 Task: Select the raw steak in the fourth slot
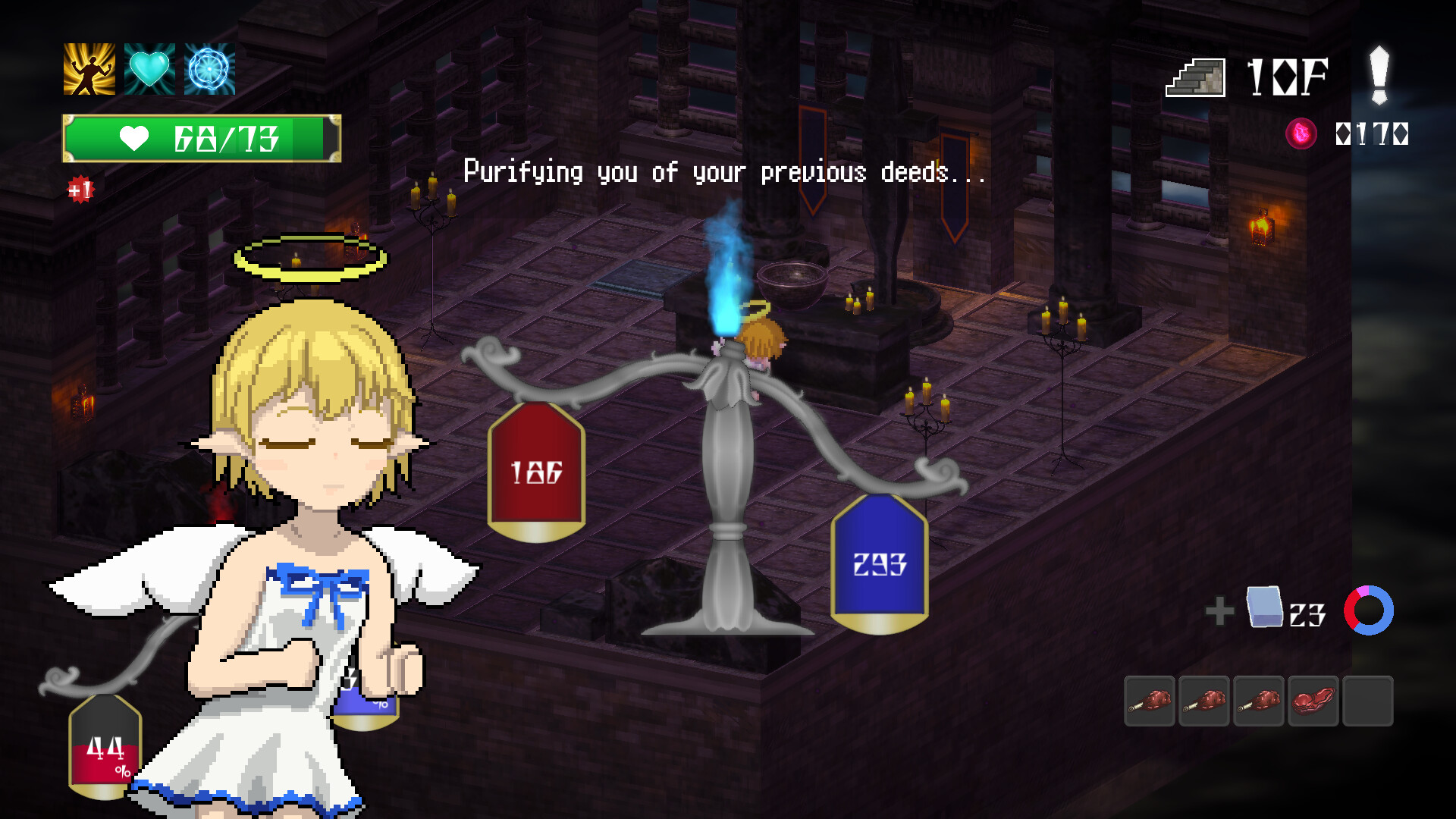(x=1314, y=700)
